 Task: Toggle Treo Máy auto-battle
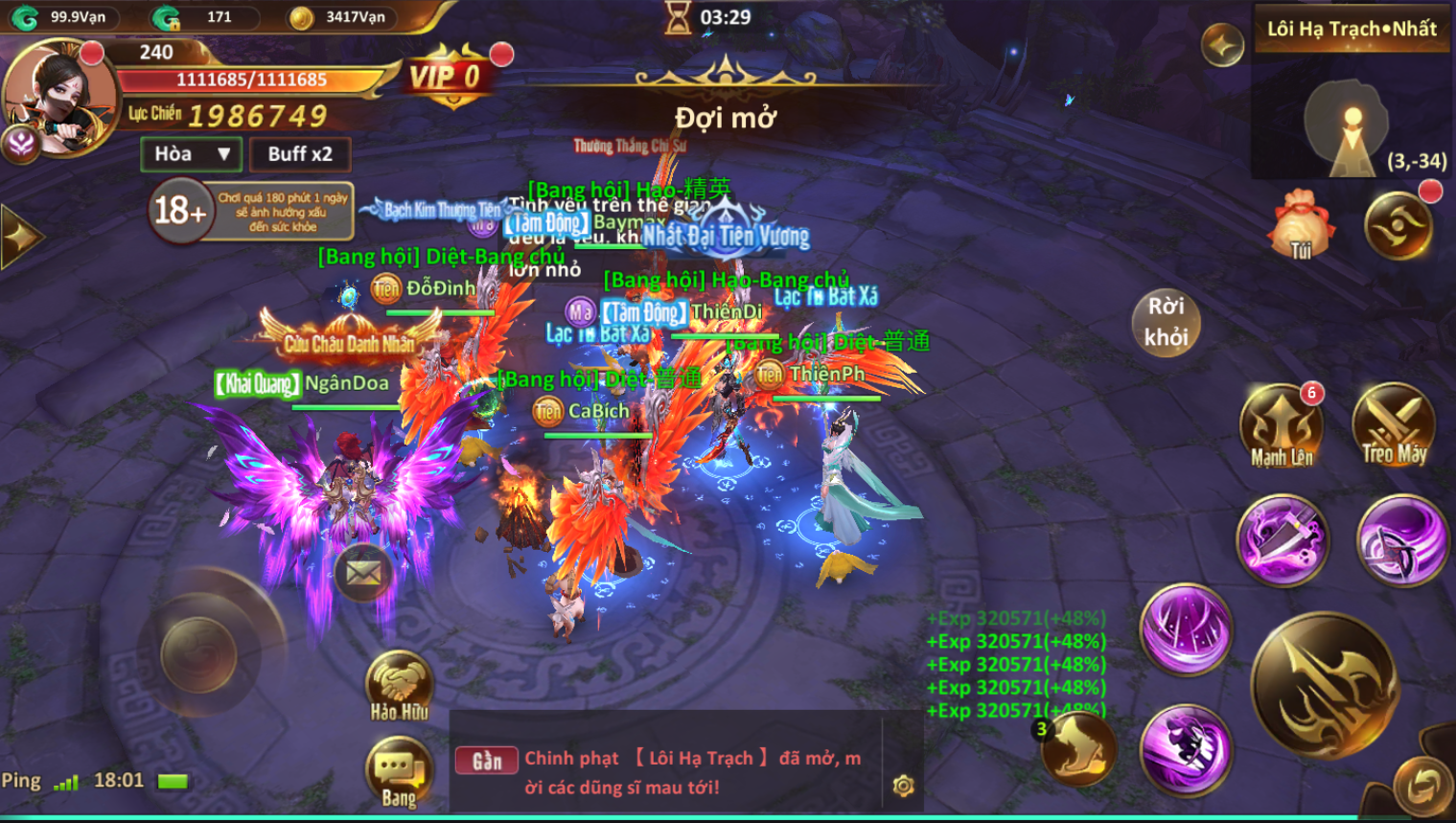(x=1395, y=427)
